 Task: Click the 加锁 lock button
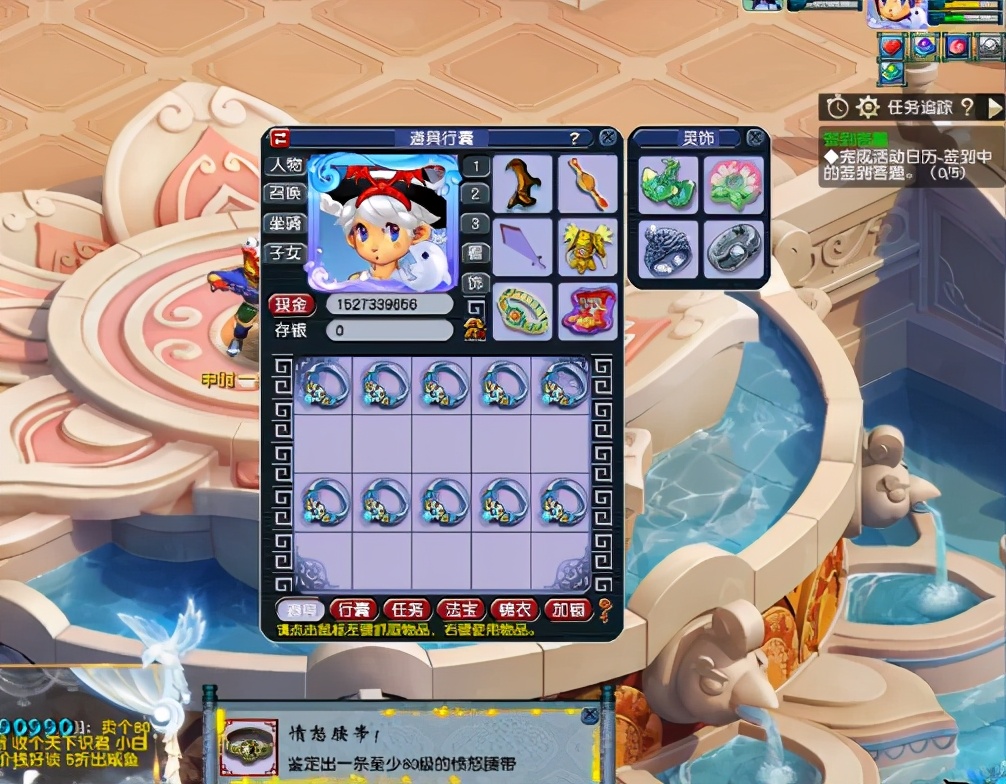(567, 609)
